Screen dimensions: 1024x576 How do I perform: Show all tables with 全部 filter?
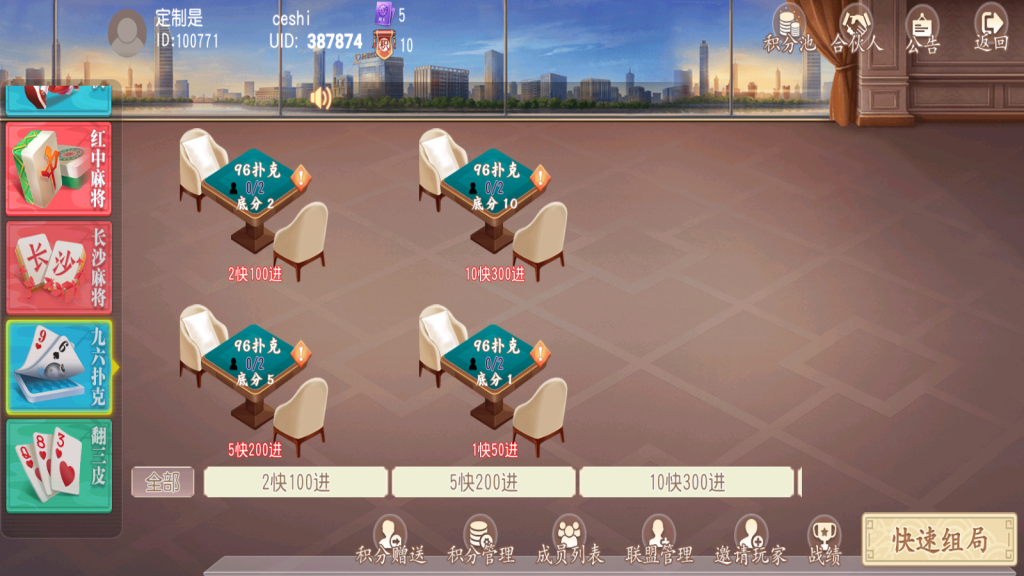162,482
